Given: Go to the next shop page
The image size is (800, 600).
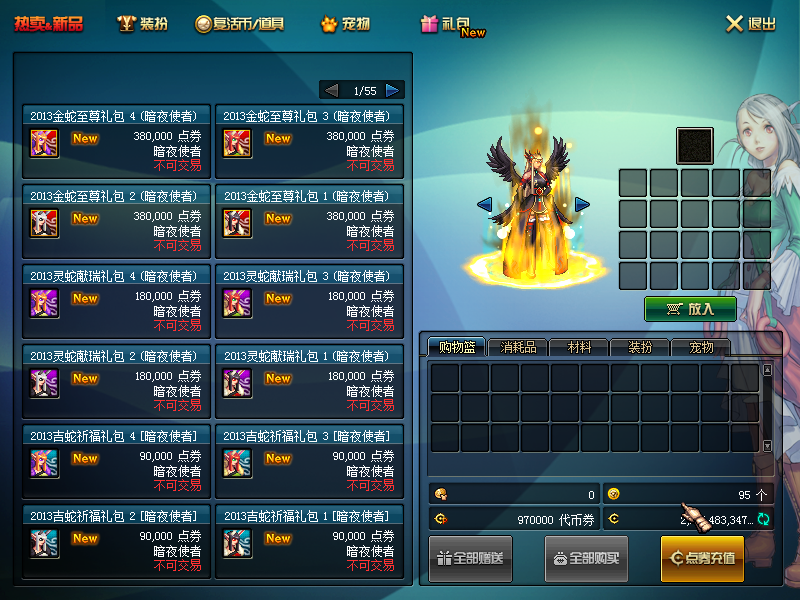Looking at the screenshot, I should pos(394,90).
